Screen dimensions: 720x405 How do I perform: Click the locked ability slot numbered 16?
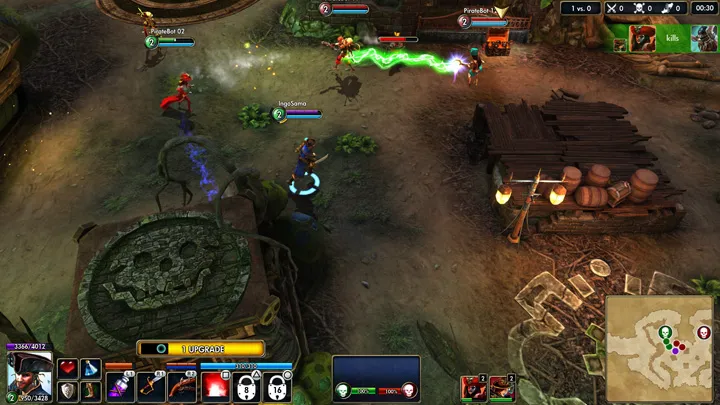pos(277,386)
